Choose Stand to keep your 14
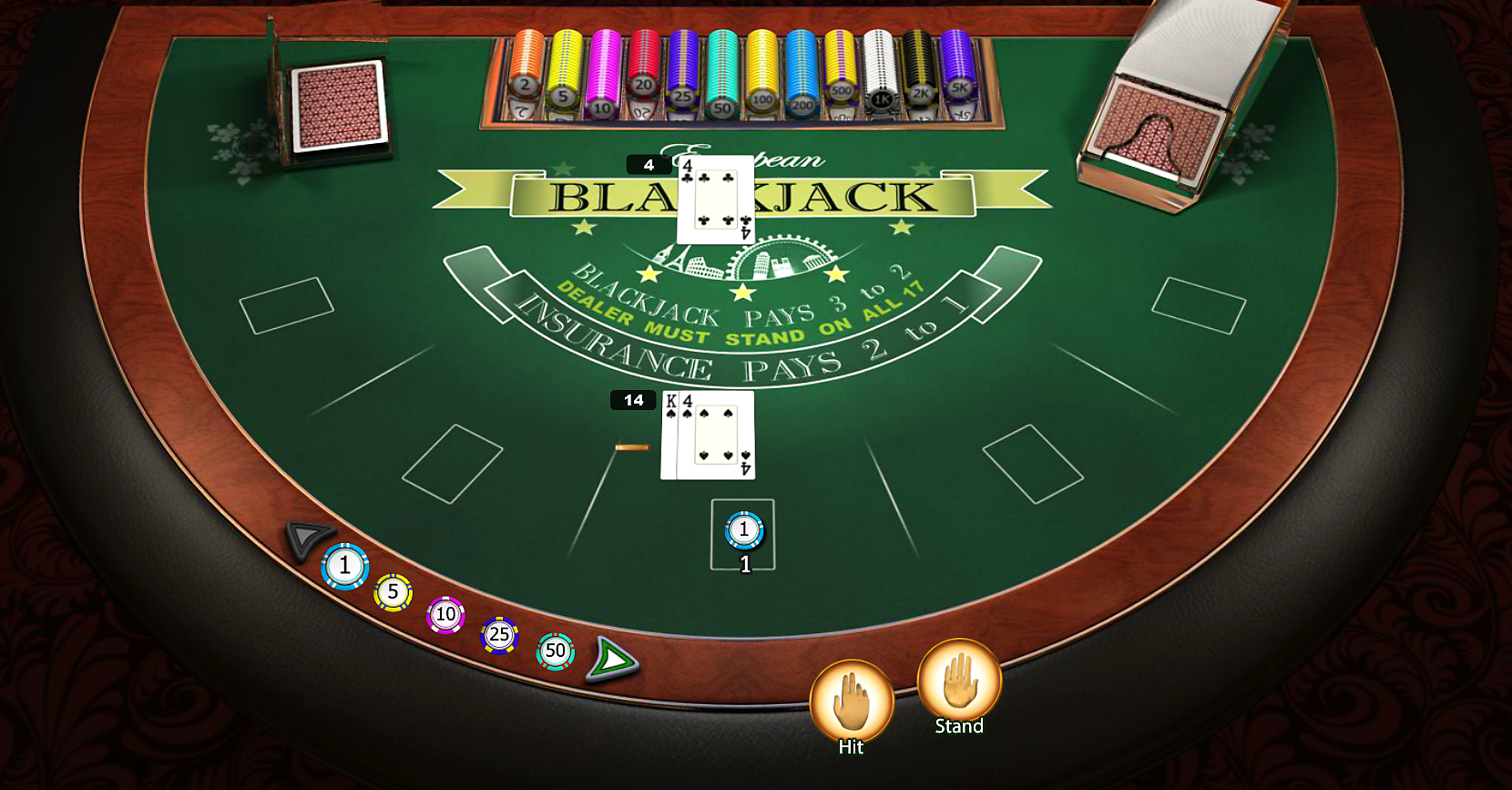This screenshot has height=790, width=1512. [958, 682]
